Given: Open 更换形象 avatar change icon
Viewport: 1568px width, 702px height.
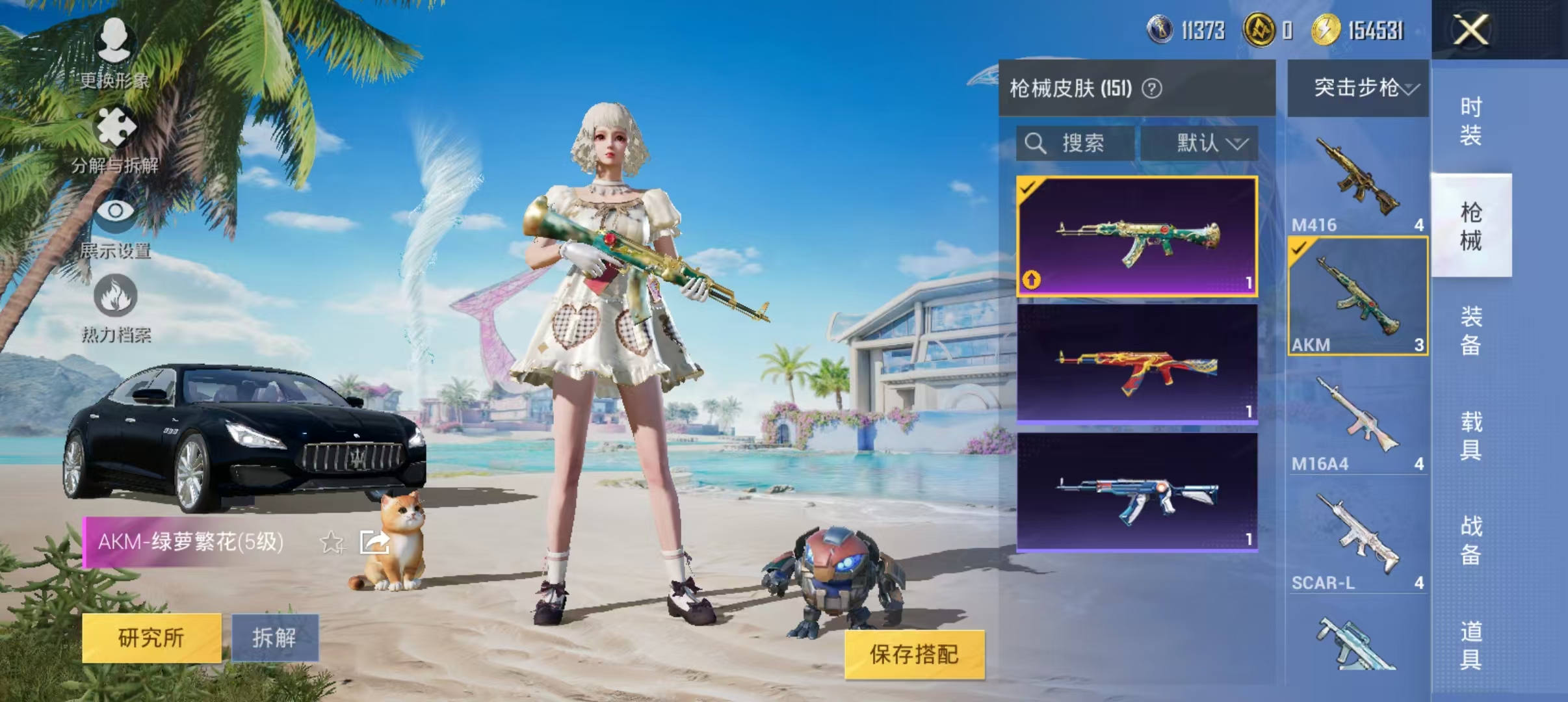Looking at the screenshot, I should (116, 44).
